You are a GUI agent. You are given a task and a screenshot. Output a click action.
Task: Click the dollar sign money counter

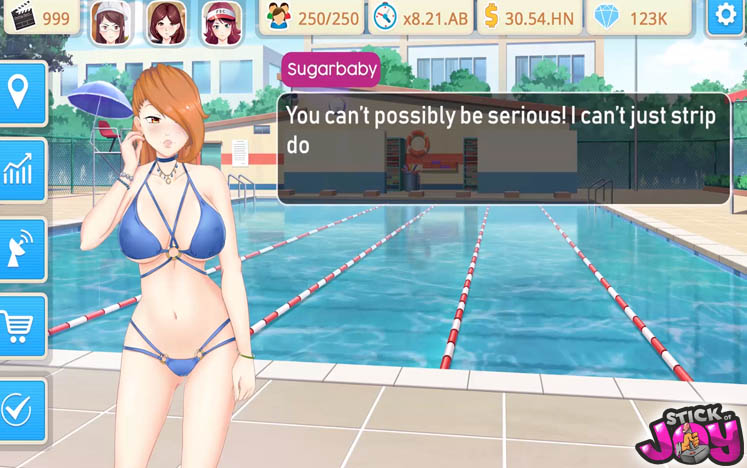pyautogui.click(x=527, y=18)
